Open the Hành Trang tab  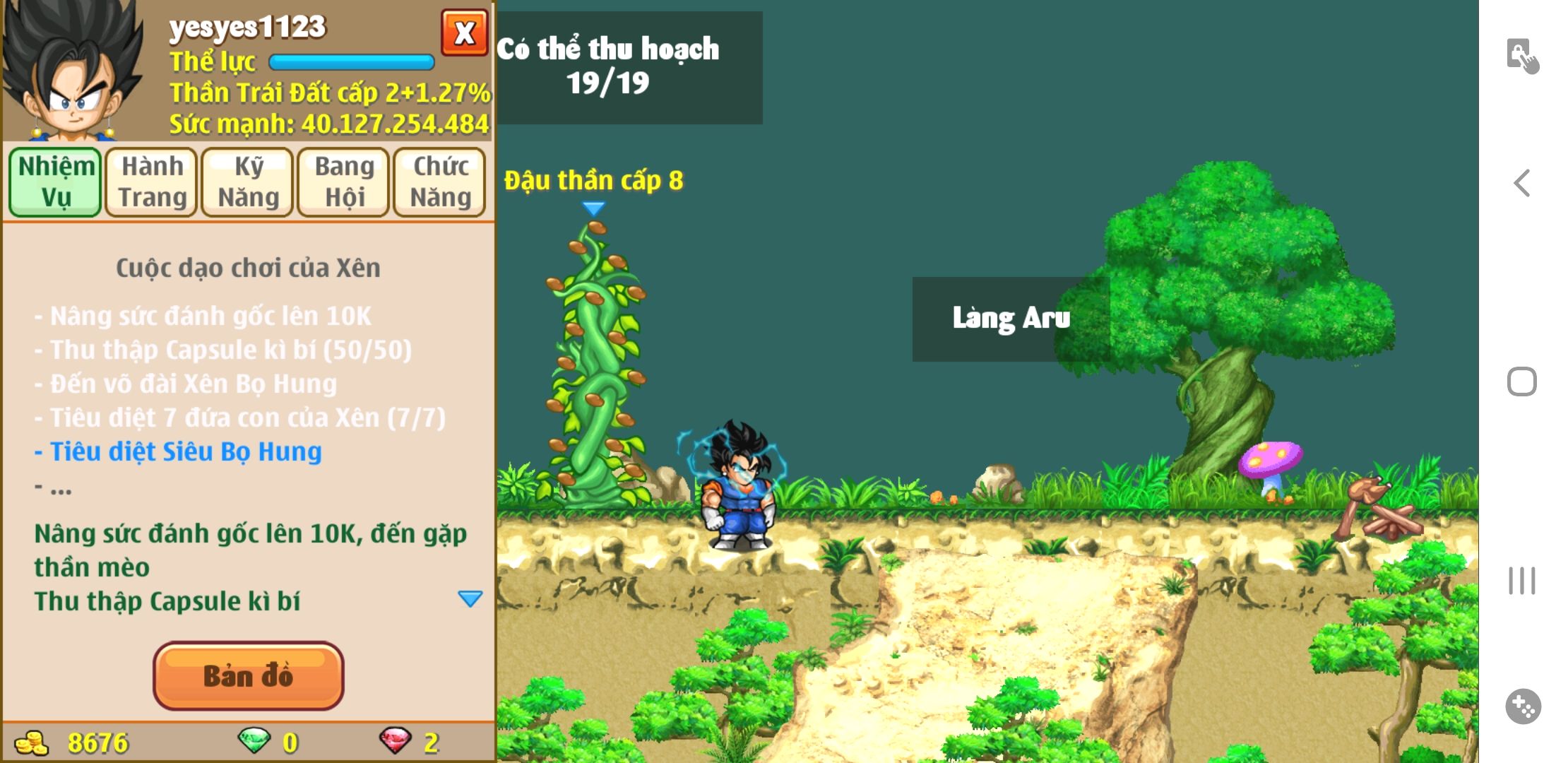[x=152, y=182]
